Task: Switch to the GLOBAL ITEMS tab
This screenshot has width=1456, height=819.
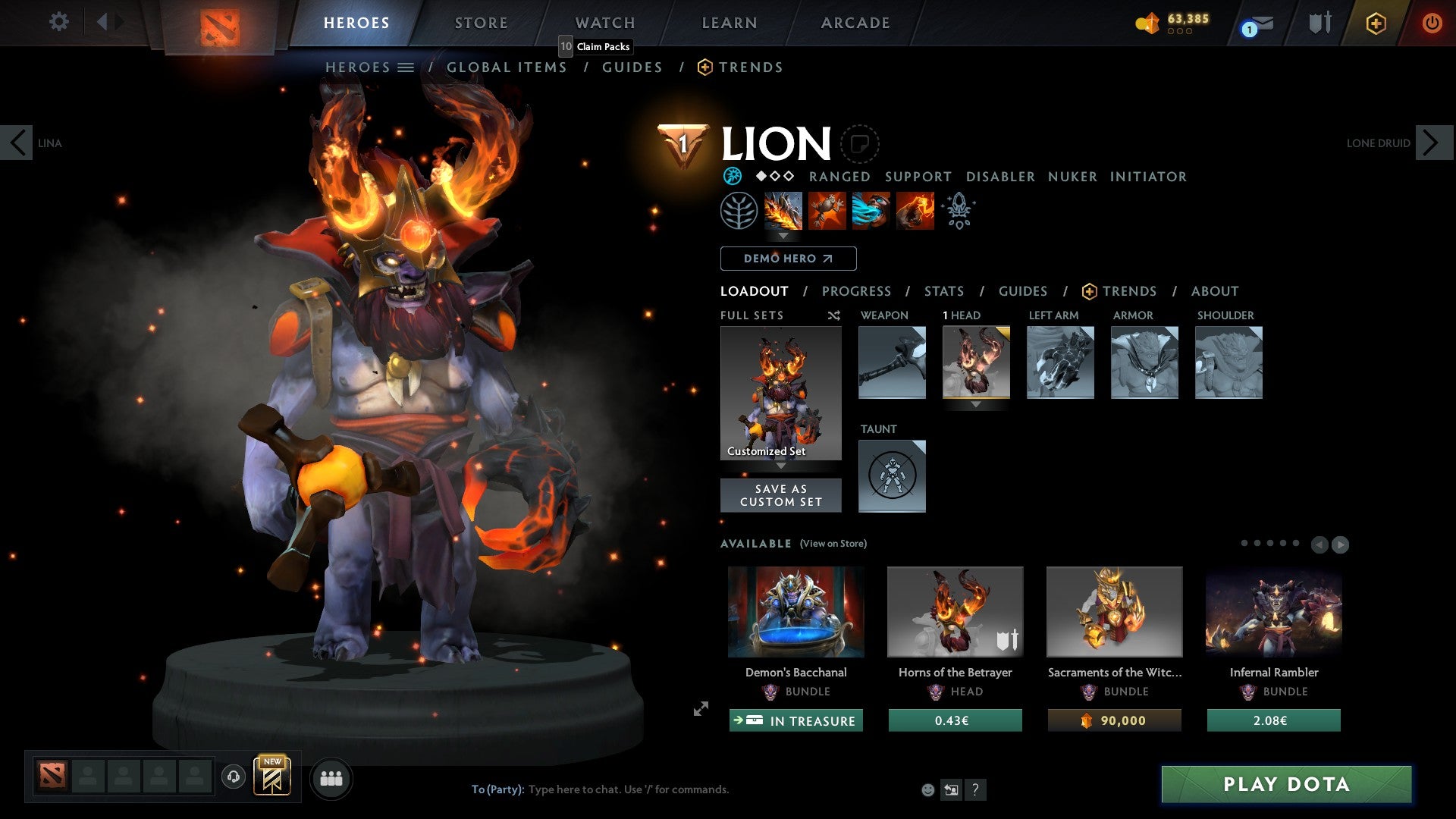Action: click(x=506, y=67)
